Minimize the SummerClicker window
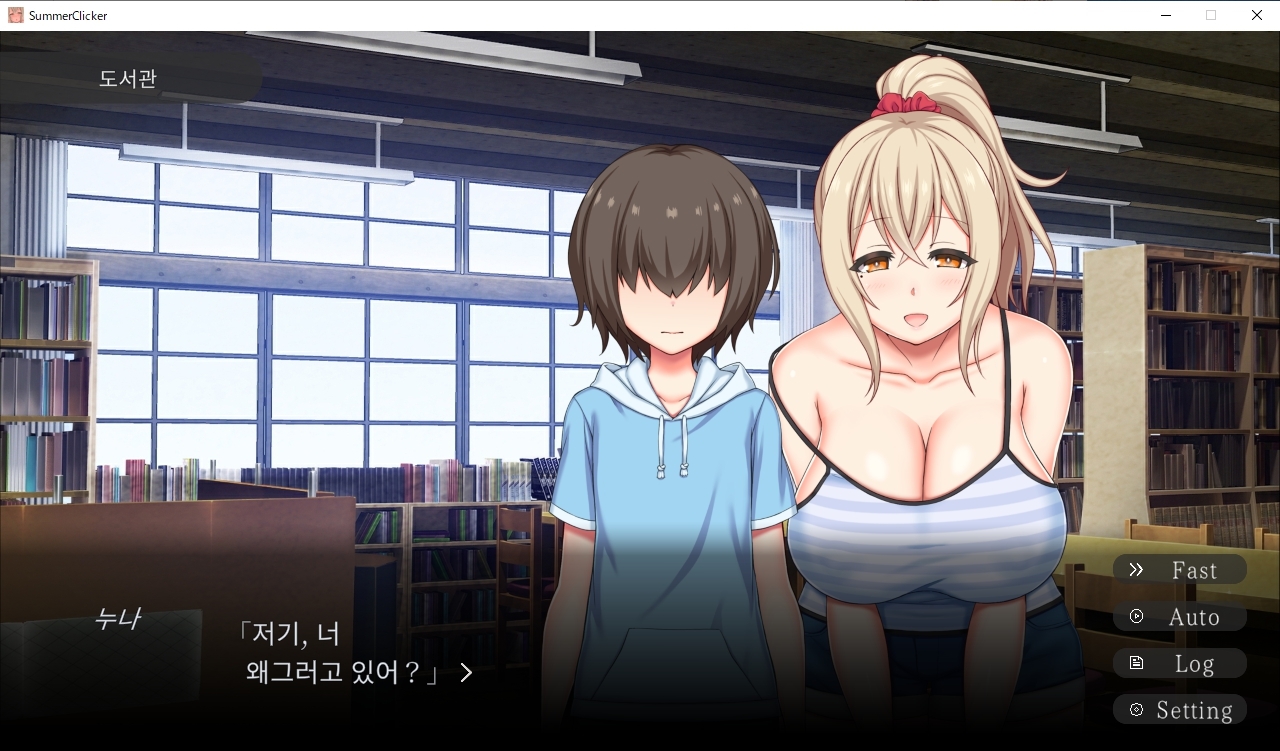 click(1166, 15)
